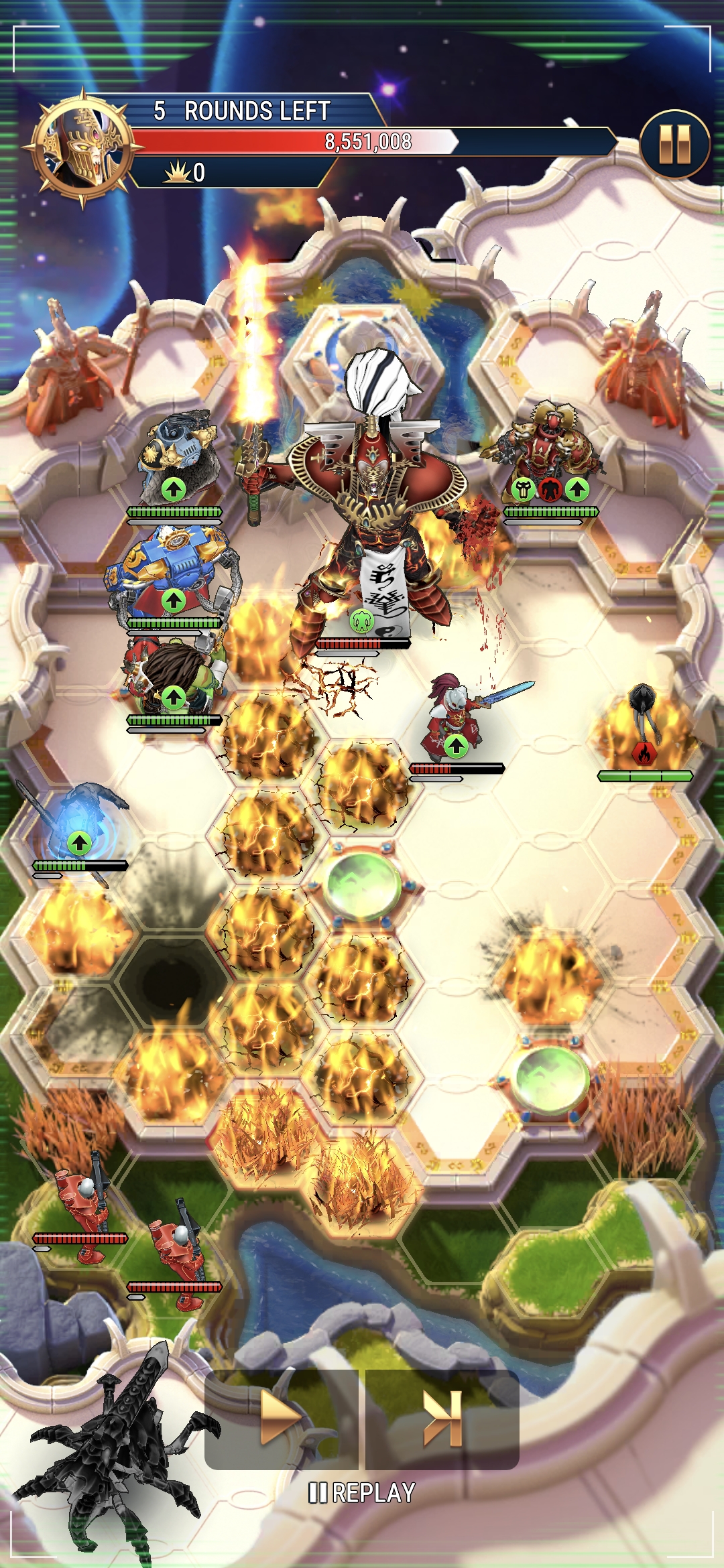The image size is (724, 1568).
Task: Play the replay with the arrow button
Action: point(282,1418)
